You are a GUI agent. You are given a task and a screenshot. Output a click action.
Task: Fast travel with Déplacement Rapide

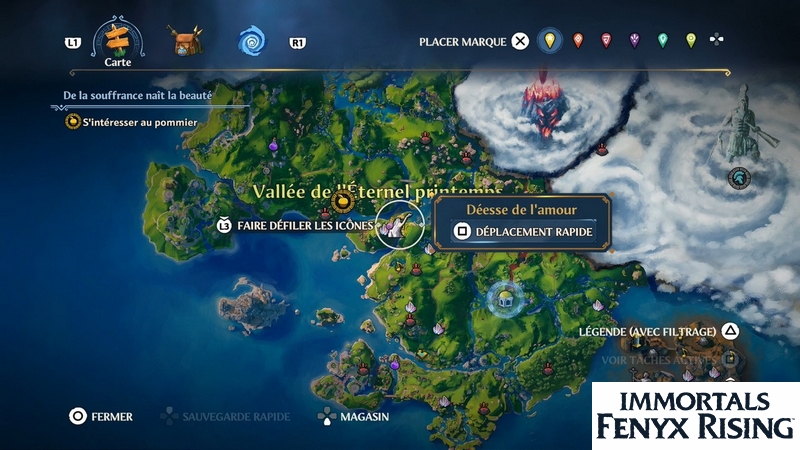[522, 232]
